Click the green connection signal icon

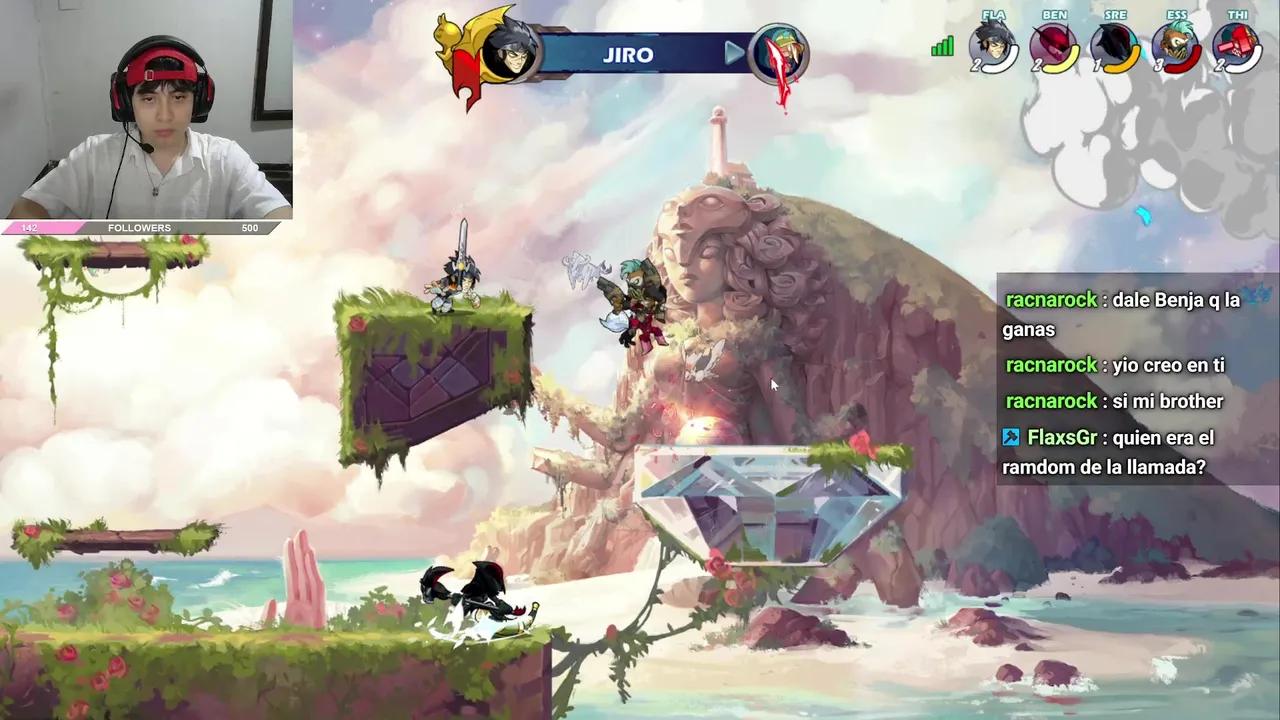[x=942, y=47]
